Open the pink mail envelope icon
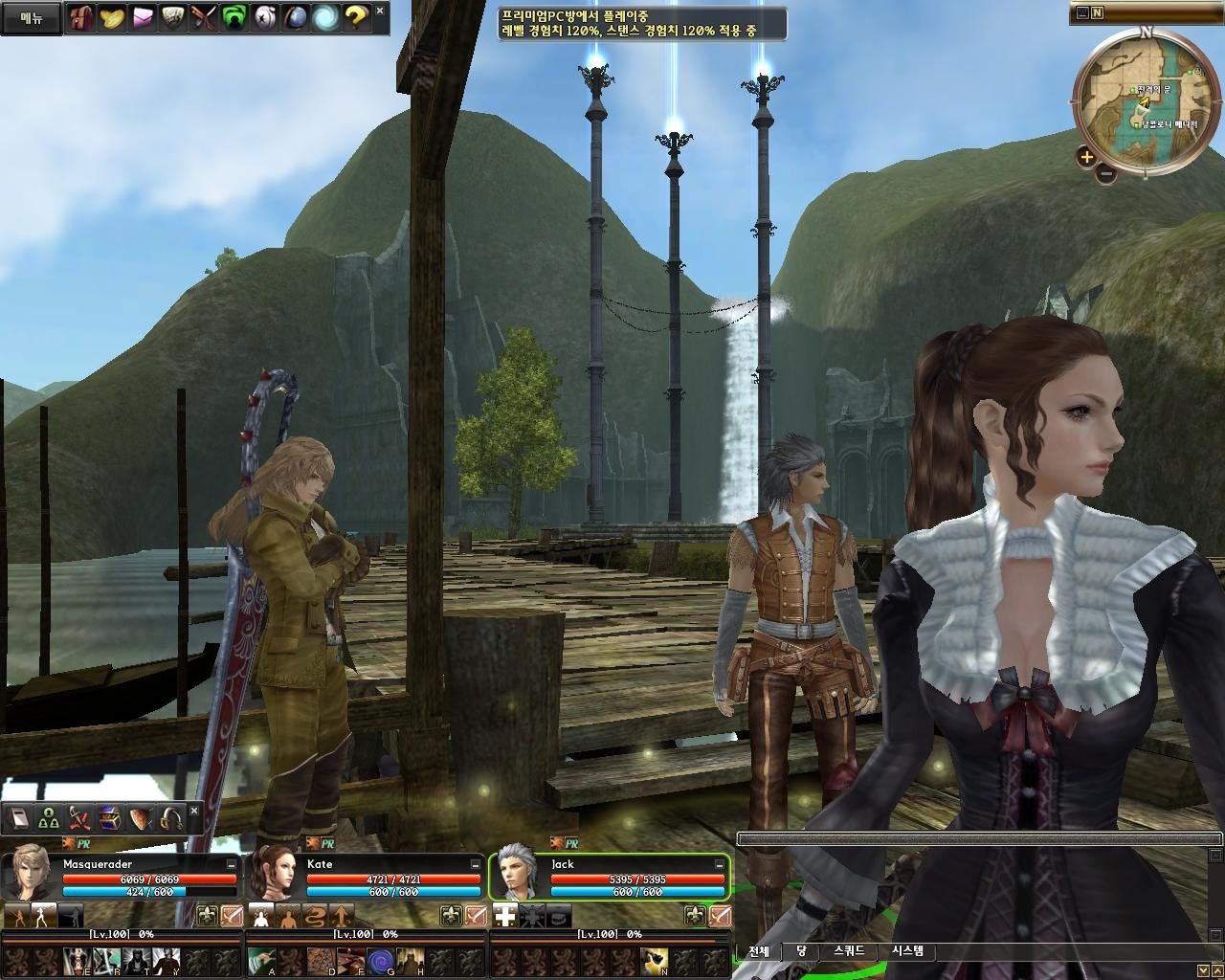The height and width of the screenshot is (980, 1225). point(142,16)
